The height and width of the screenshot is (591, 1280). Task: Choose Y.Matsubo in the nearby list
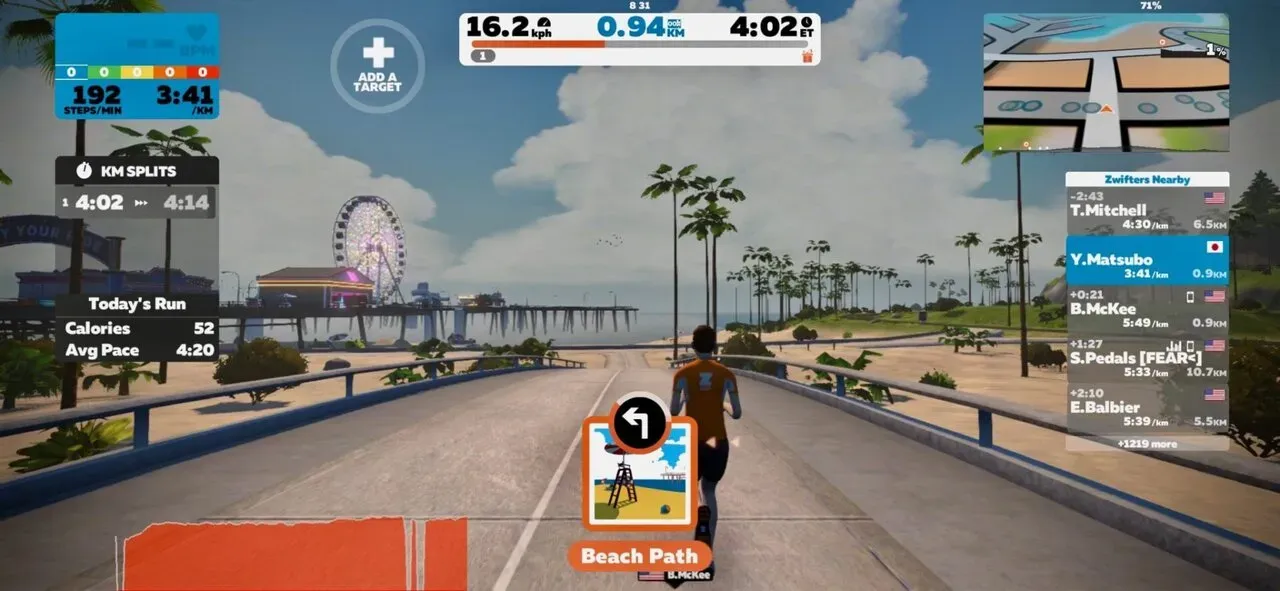pos(1146,260)
